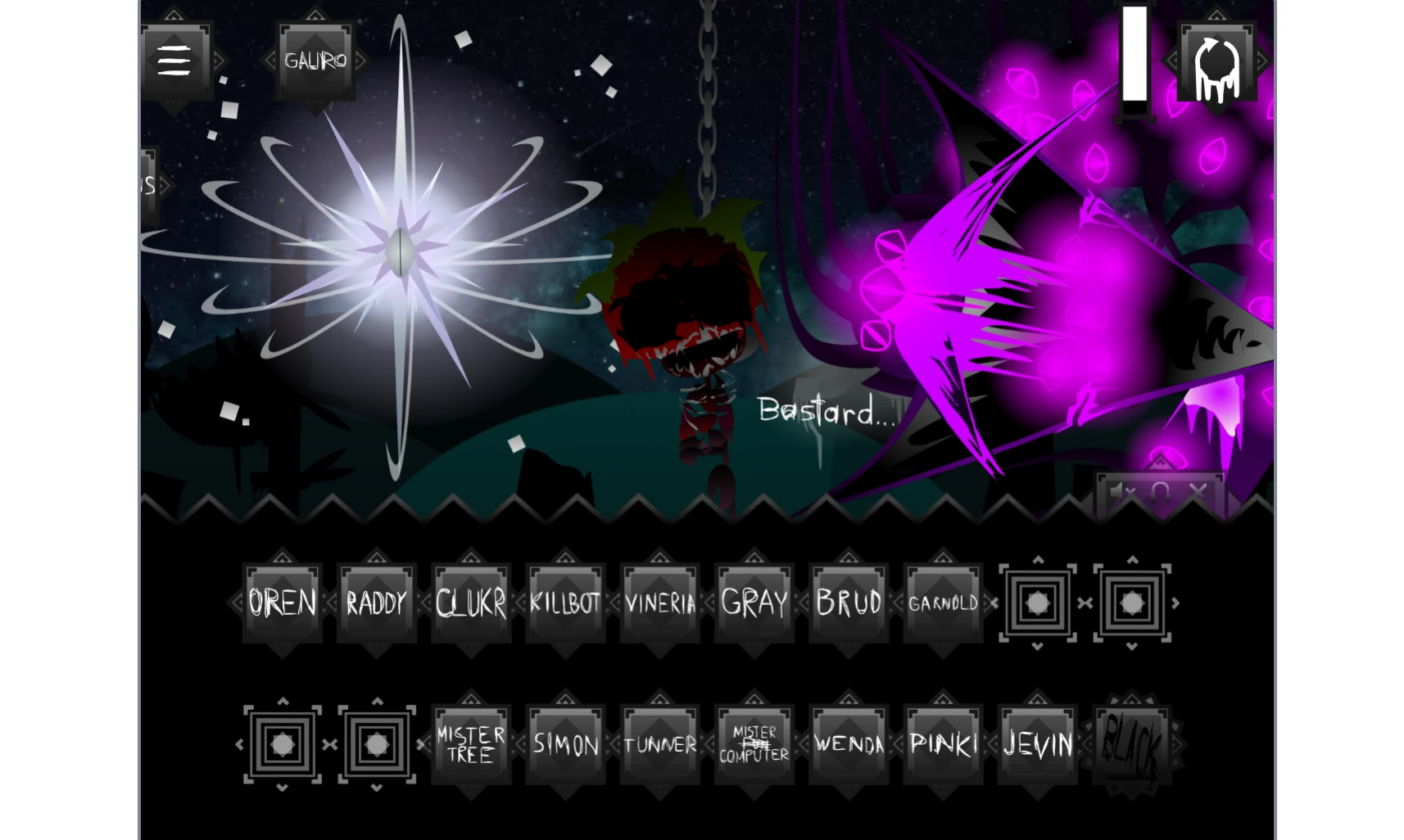Click the headphones icon in the audio widget
This screenshot has height=840, width=1404.
click(x=1159, y=491)
